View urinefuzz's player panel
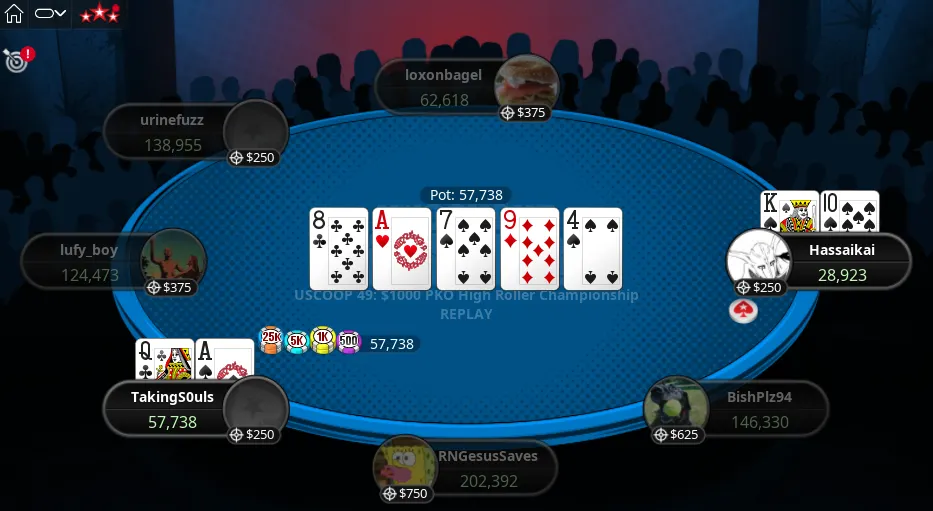The height and width of the screenshot is (511, 933). pos(173,133)
